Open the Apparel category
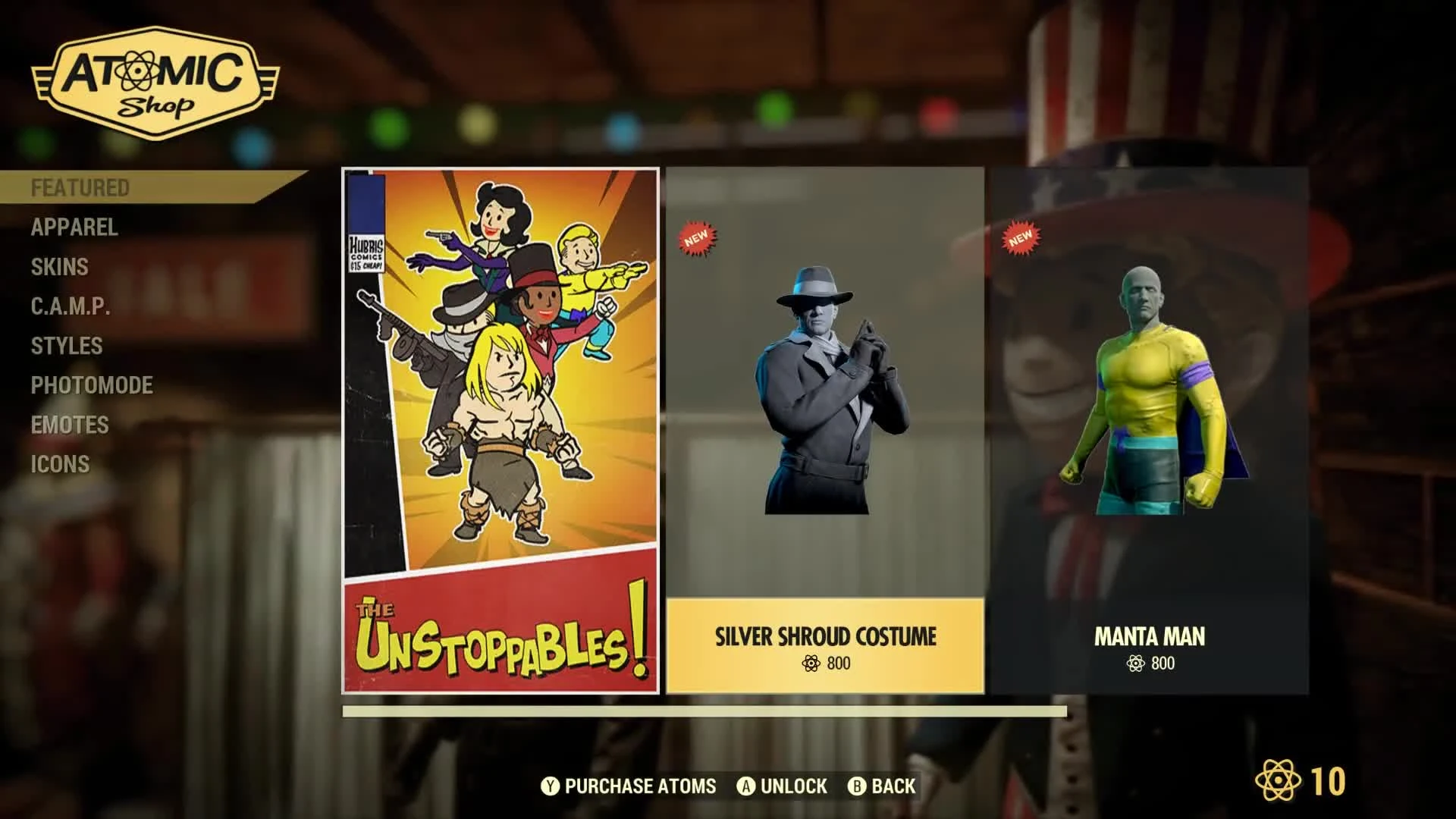1456x819 pixels. (74, 228)
